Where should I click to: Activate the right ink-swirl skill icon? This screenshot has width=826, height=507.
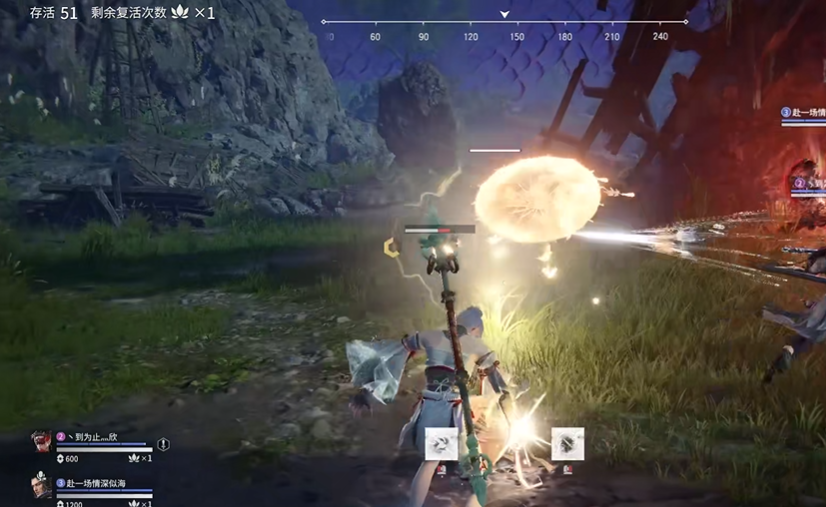[x=567, y=444]
